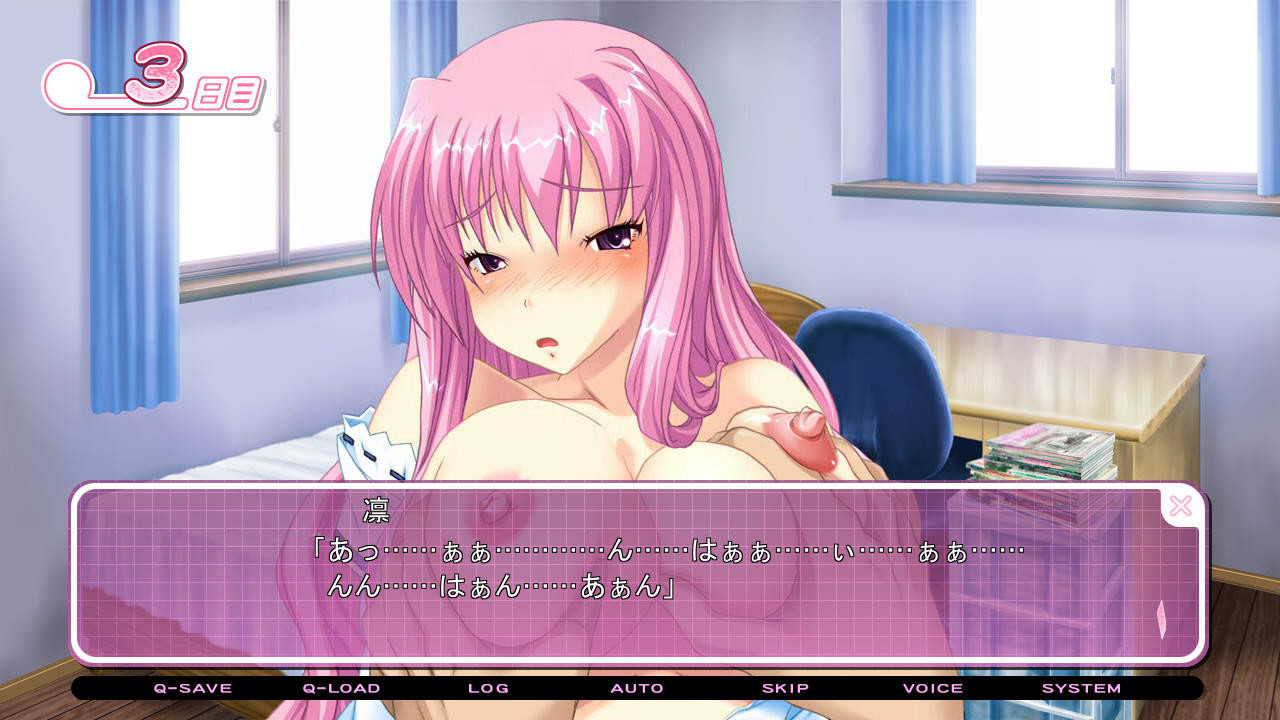Open game options through SYSTEM
The image size is (1280, 720).
click(1081, 688)
